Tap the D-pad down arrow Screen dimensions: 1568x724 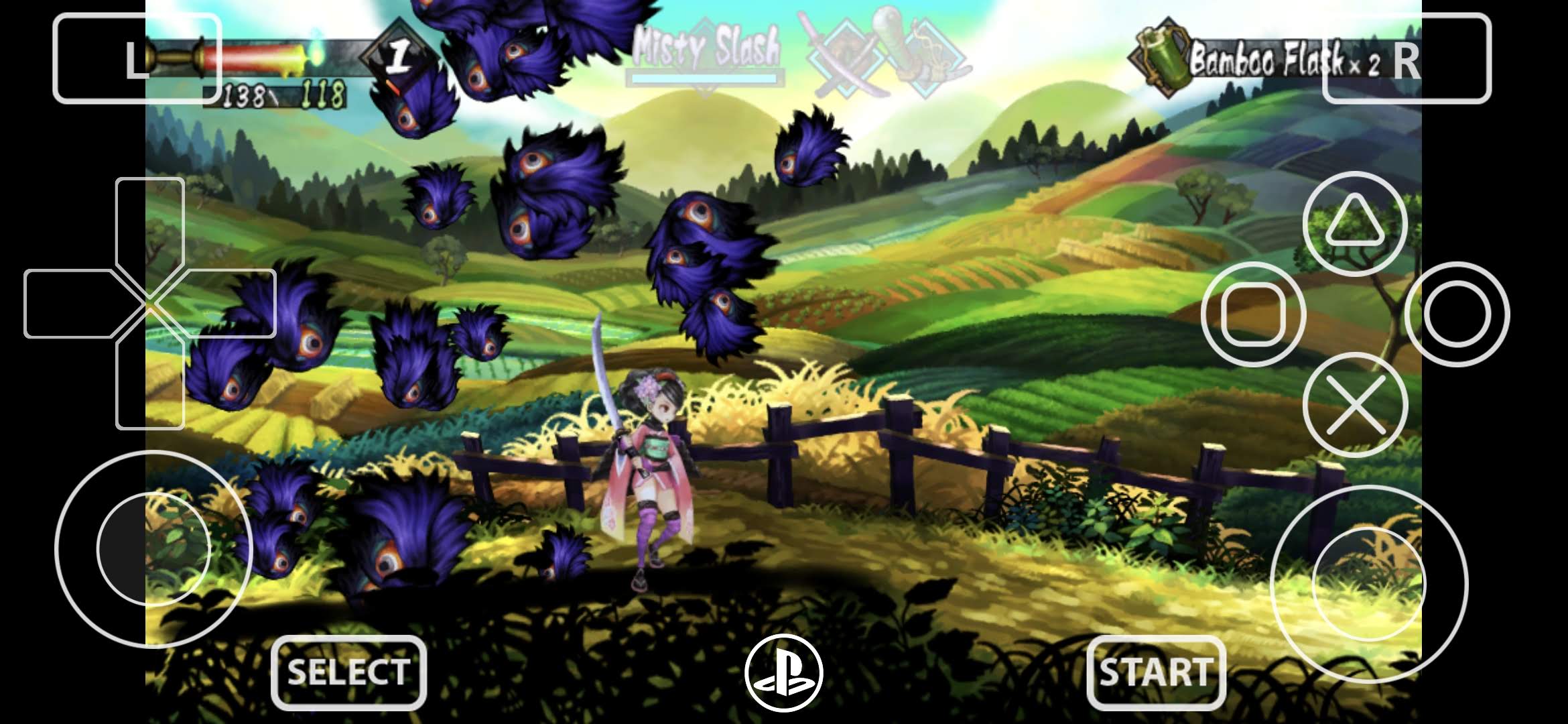tap(150, 385)
